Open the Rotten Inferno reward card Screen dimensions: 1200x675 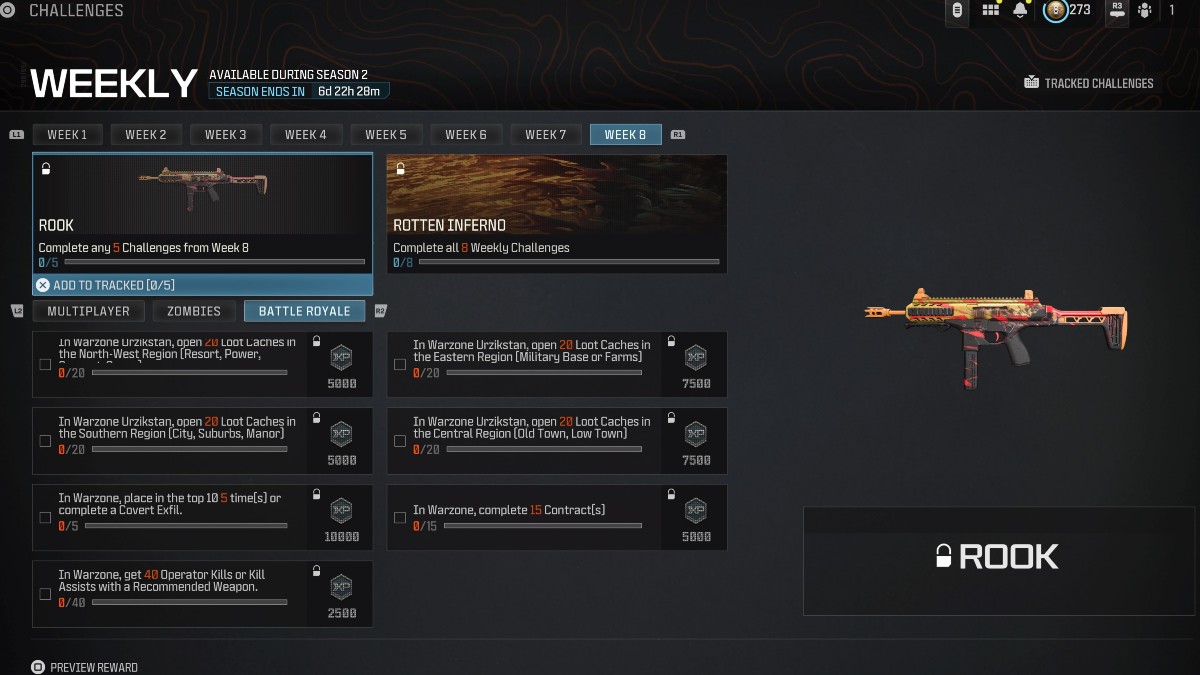pos(556,212)
